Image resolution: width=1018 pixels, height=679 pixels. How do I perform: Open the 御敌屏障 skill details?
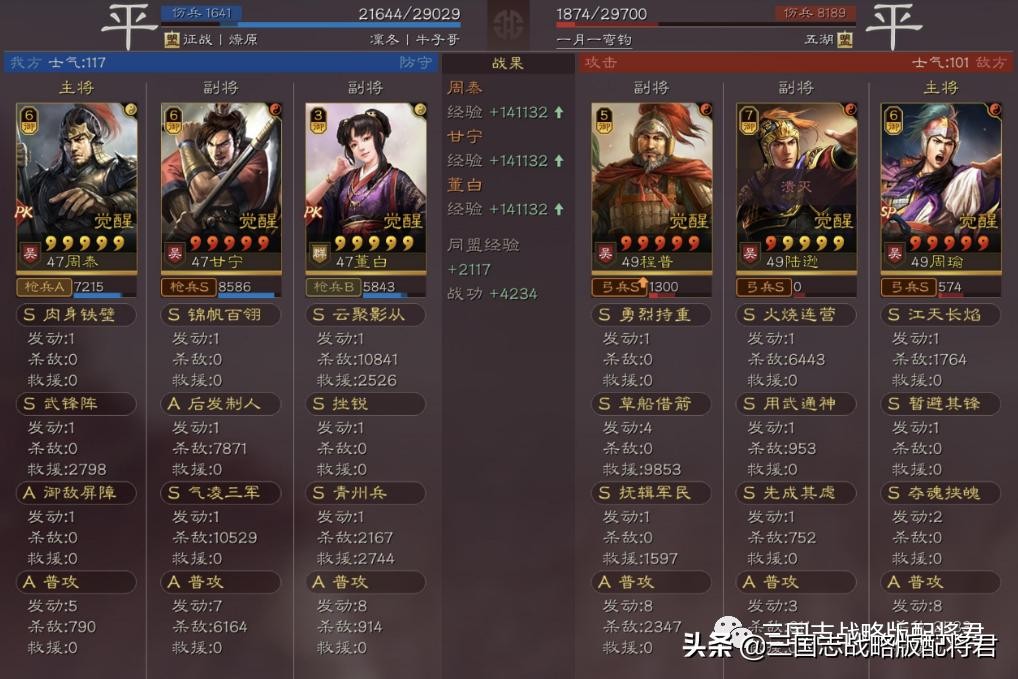(77, 493)
